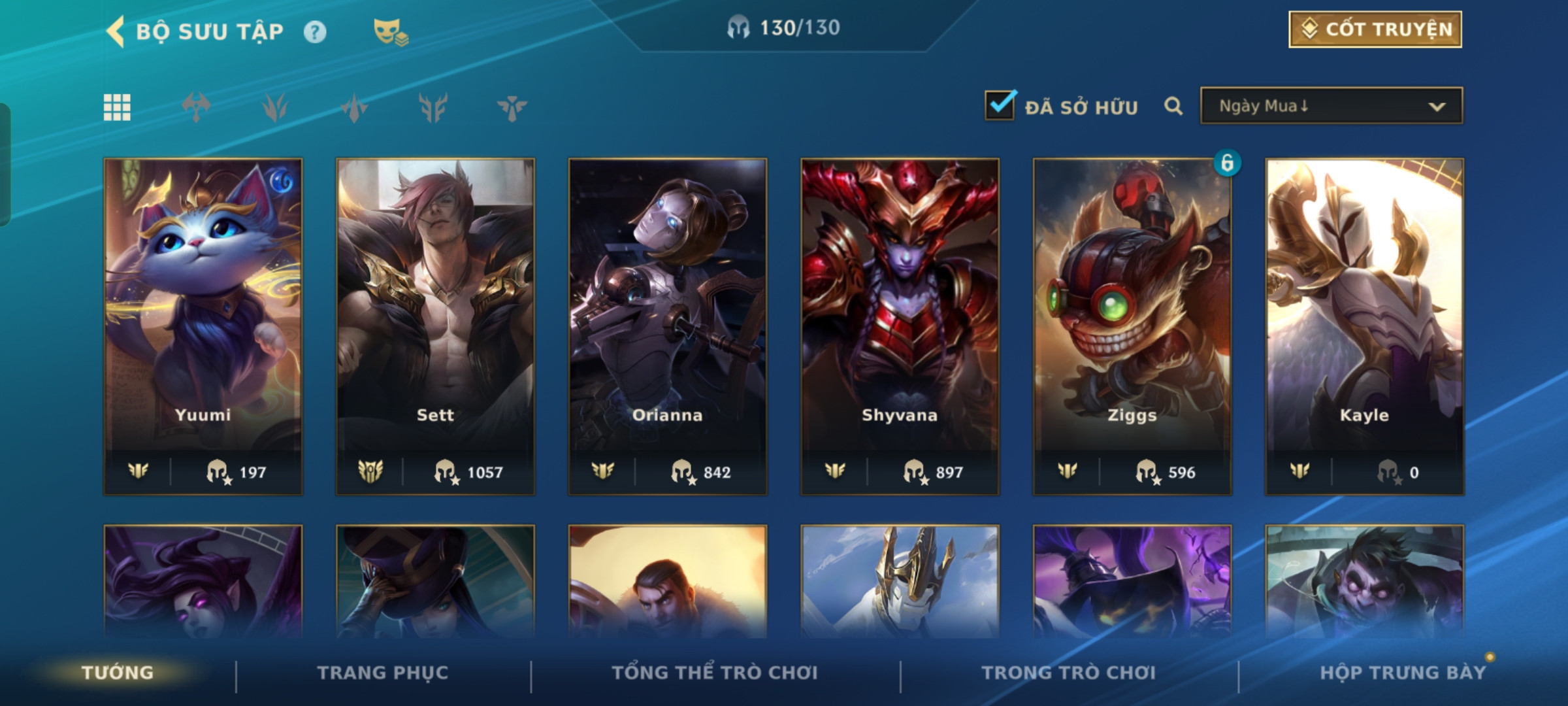1568x706 pixels.
Task: Open the Cốt Truyện button
Action: coord(1375,29)
